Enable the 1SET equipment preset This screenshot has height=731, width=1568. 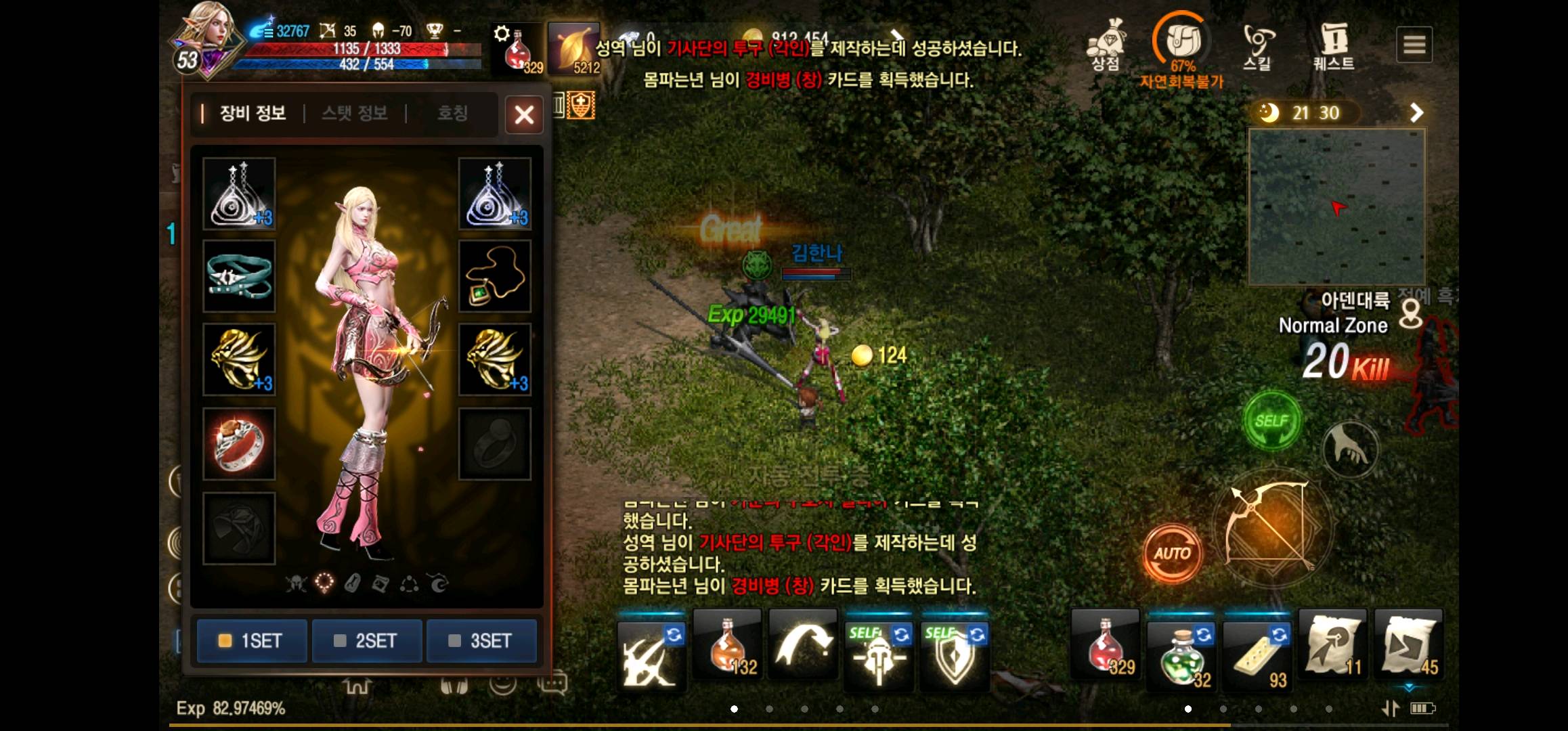click(251, 641)
